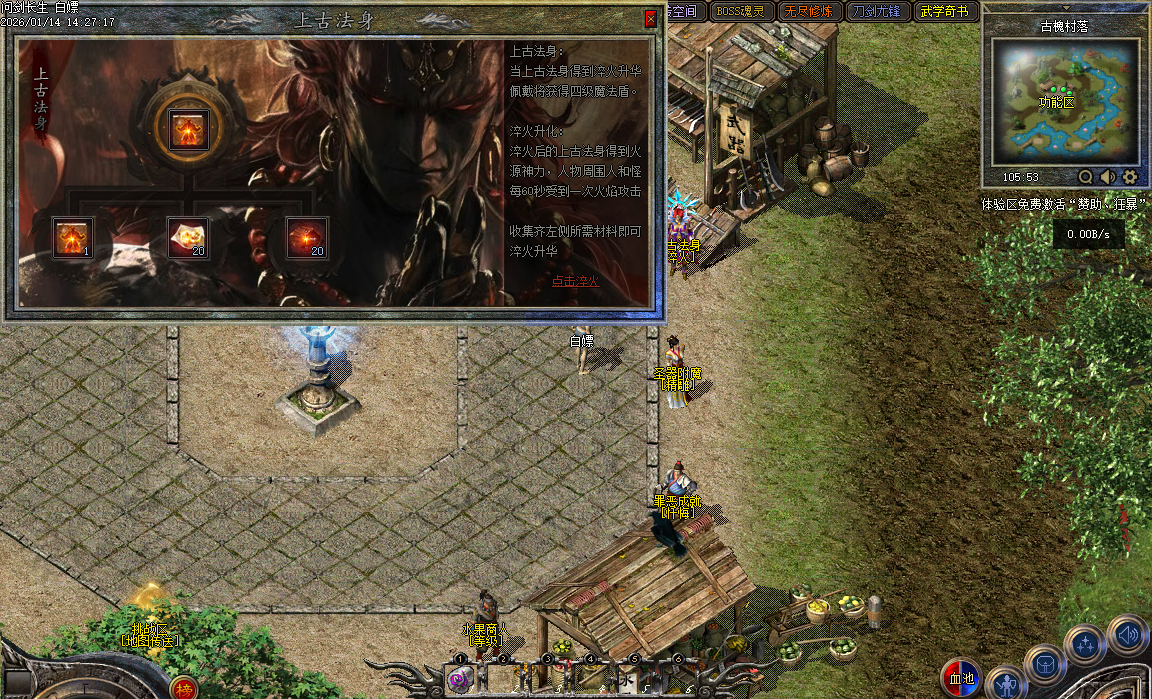Click the minimap magnifier button
Image resolution: width=1152 pixels, height=699 pixels.
coord(1086,177)
